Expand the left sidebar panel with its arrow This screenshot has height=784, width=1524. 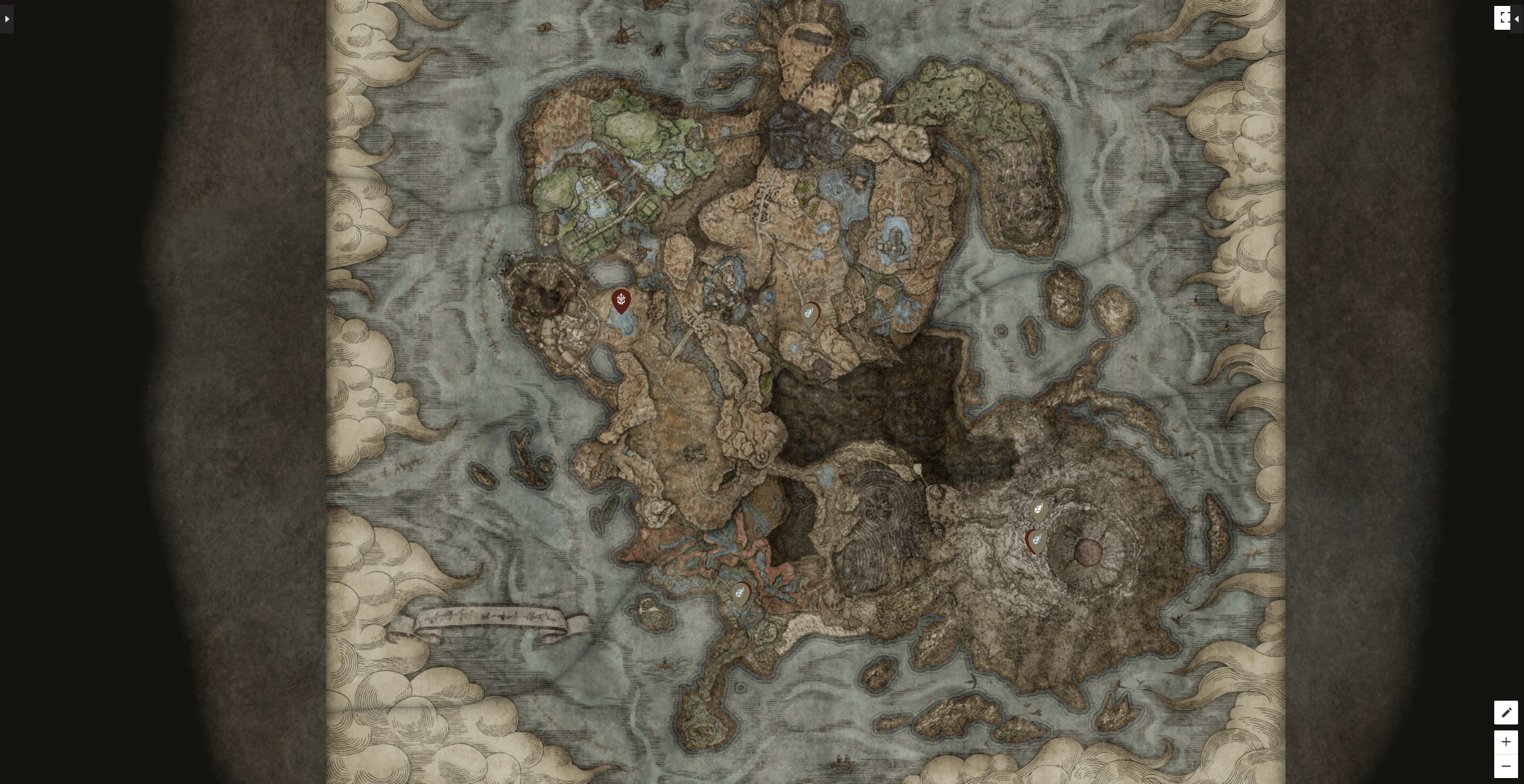tap(6, 18)
